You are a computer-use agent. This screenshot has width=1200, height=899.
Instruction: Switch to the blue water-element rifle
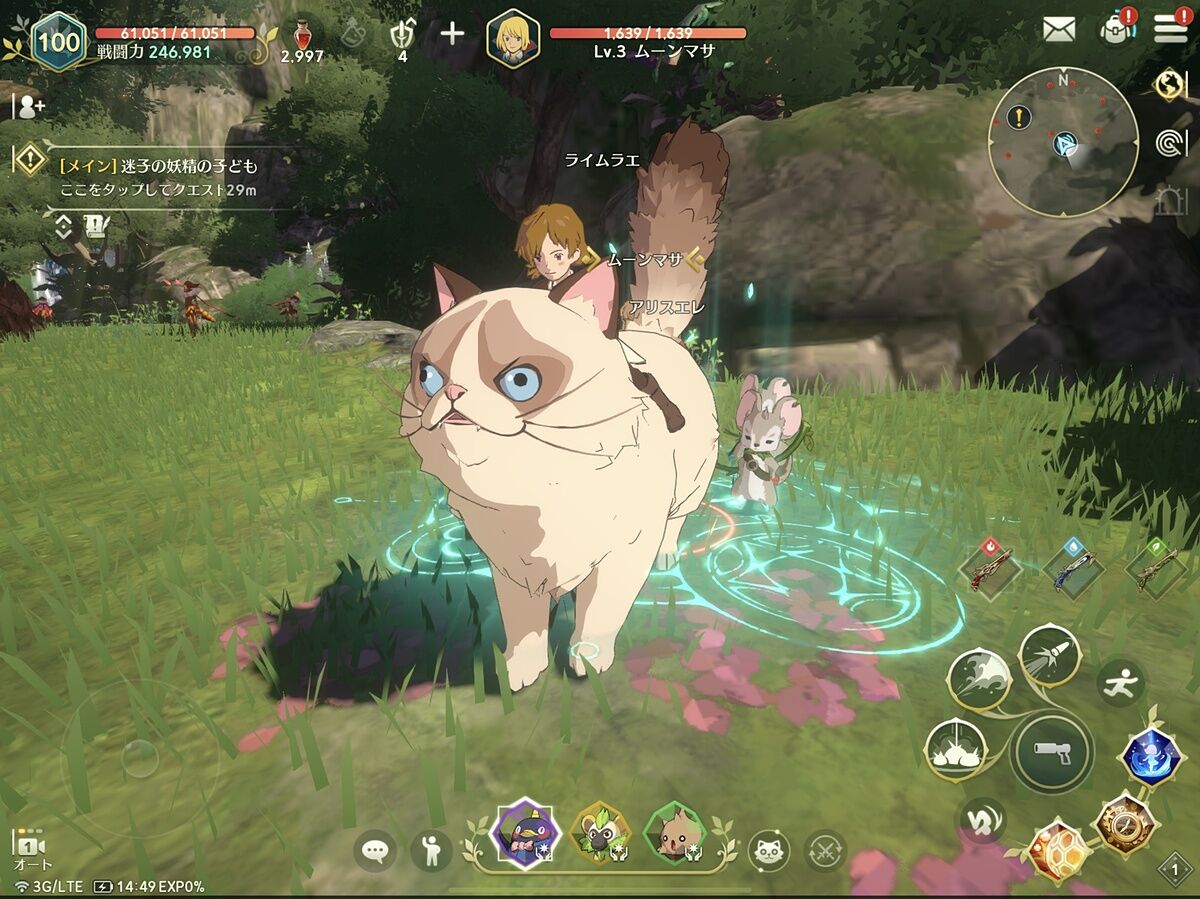pyautogui.click(x=1073, y=569)
